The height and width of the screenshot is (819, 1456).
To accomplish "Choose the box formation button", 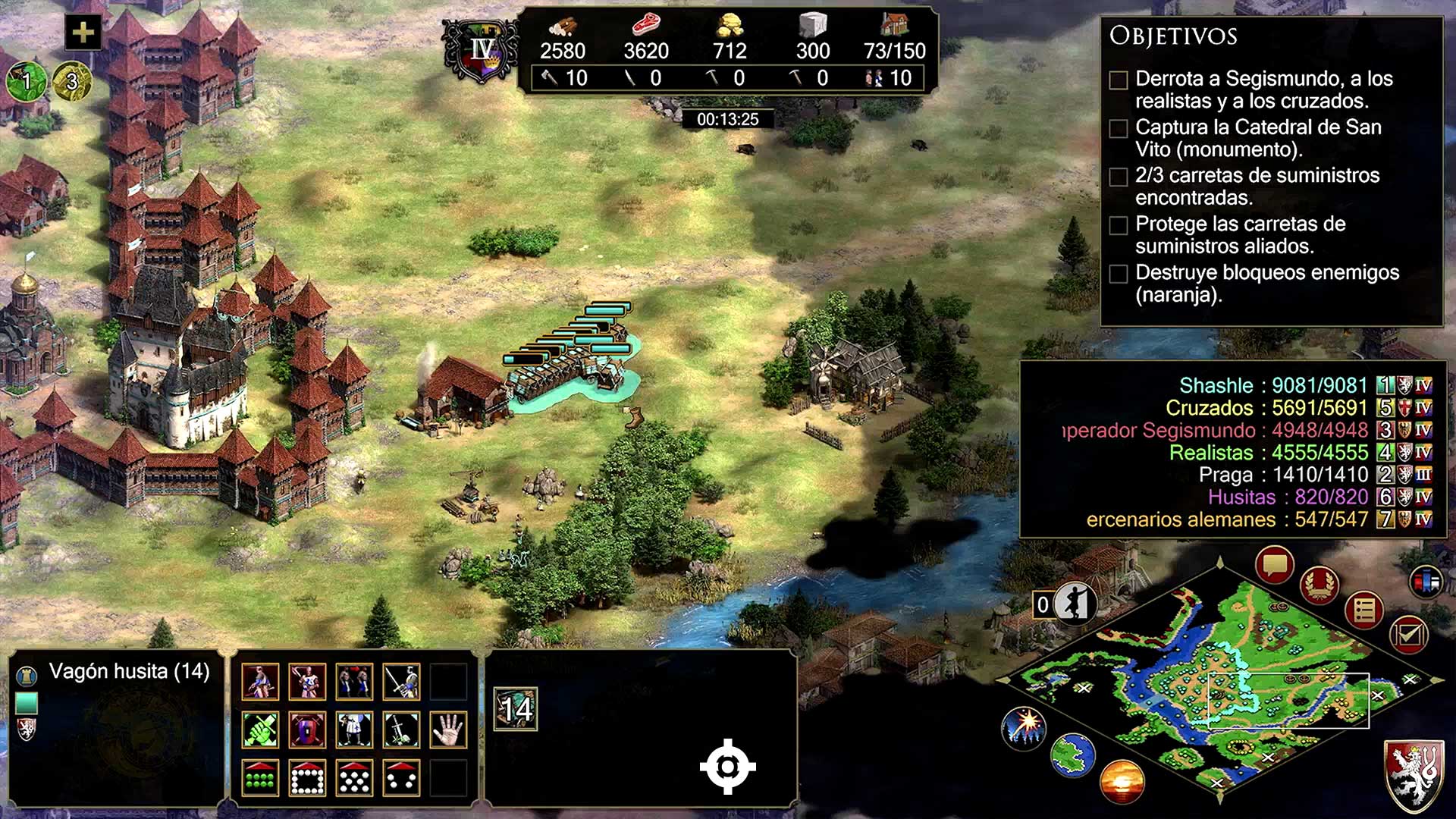I will 307,777.
